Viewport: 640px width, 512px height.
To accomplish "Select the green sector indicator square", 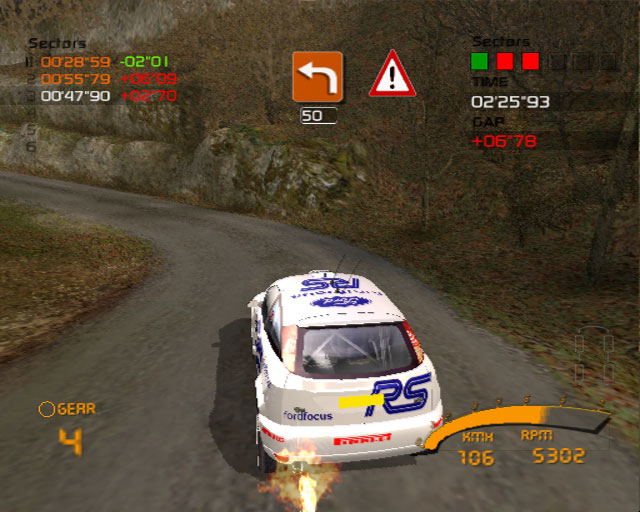I will click(480, 61).
